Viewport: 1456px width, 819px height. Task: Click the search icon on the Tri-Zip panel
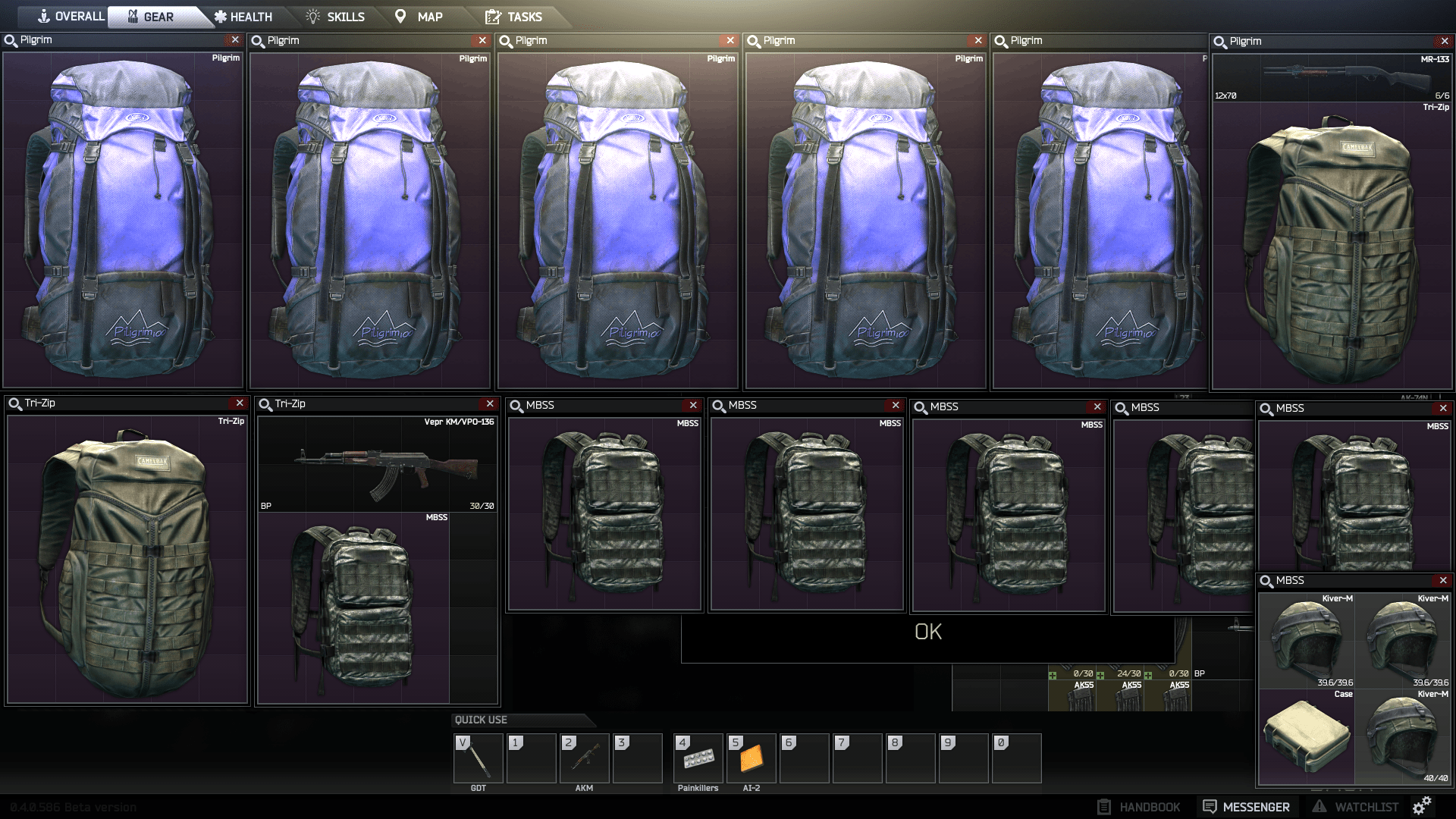[13, 403]
